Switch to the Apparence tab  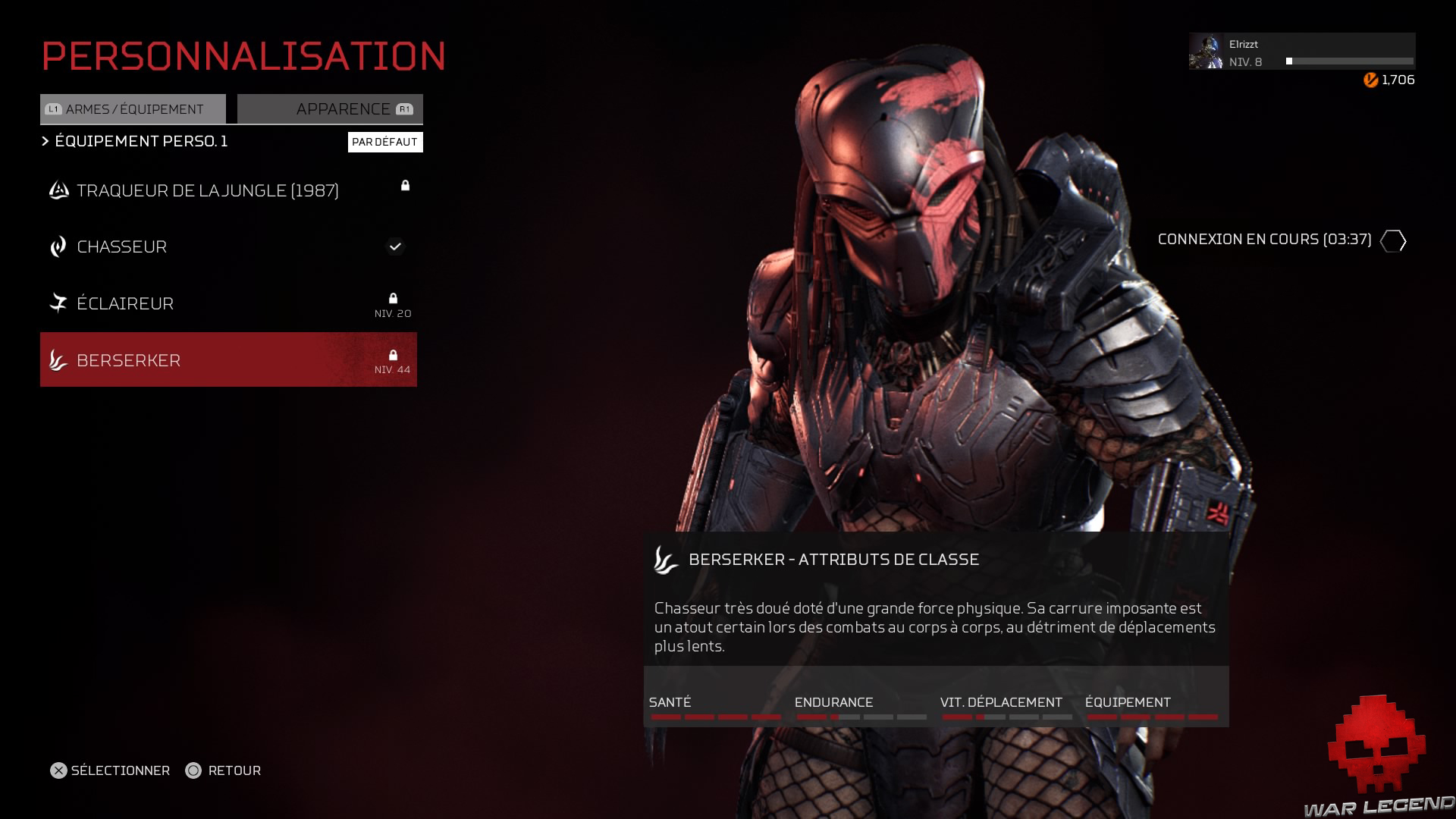pos(330,108)
